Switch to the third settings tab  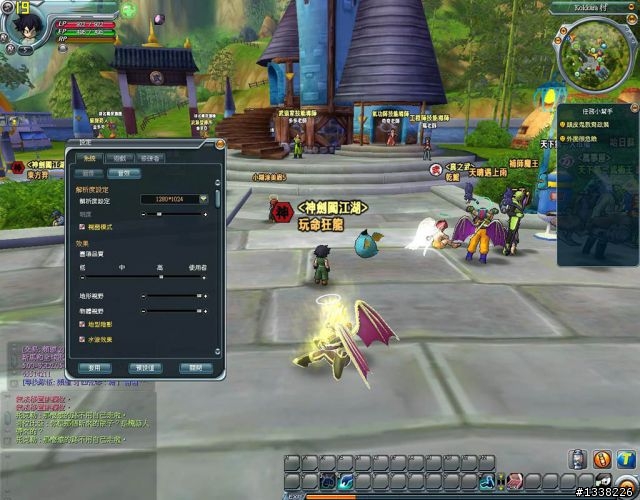pyautogui.click(x=150, y=157)
